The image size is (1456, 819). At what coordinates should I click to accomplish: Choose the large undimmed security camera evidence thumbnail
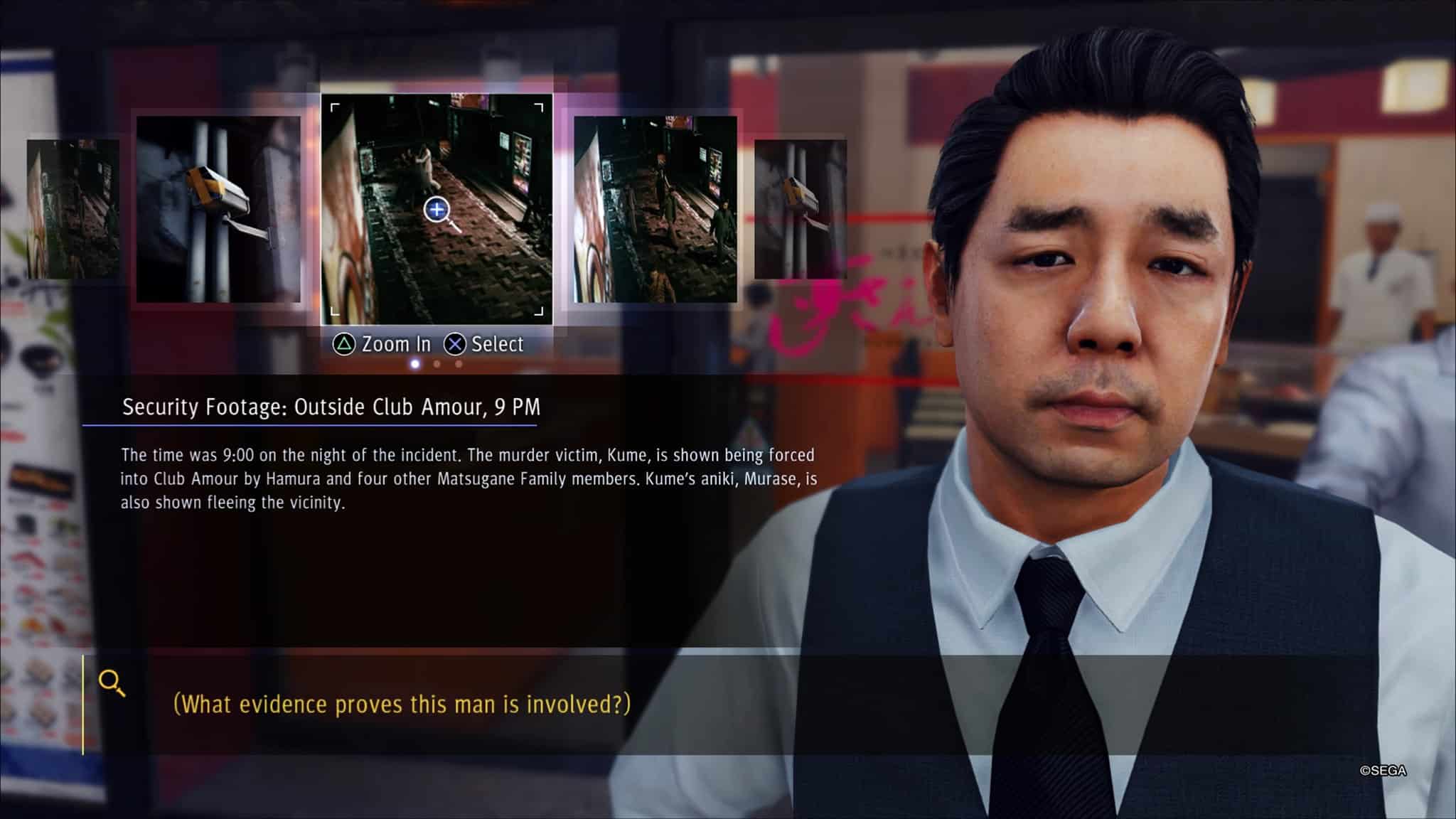pos(218,209)
